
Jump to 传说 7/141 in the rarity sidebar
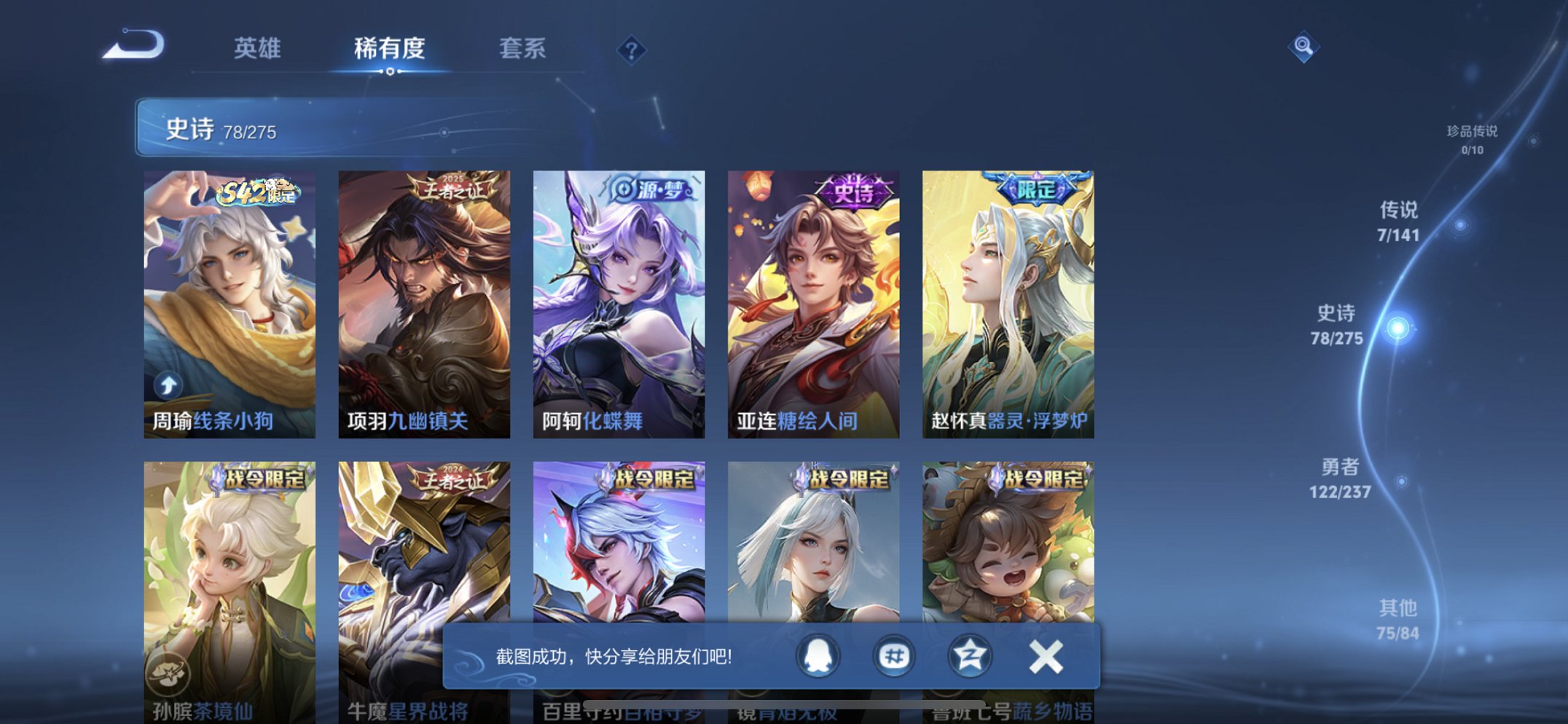click(x=1398, y=221)
